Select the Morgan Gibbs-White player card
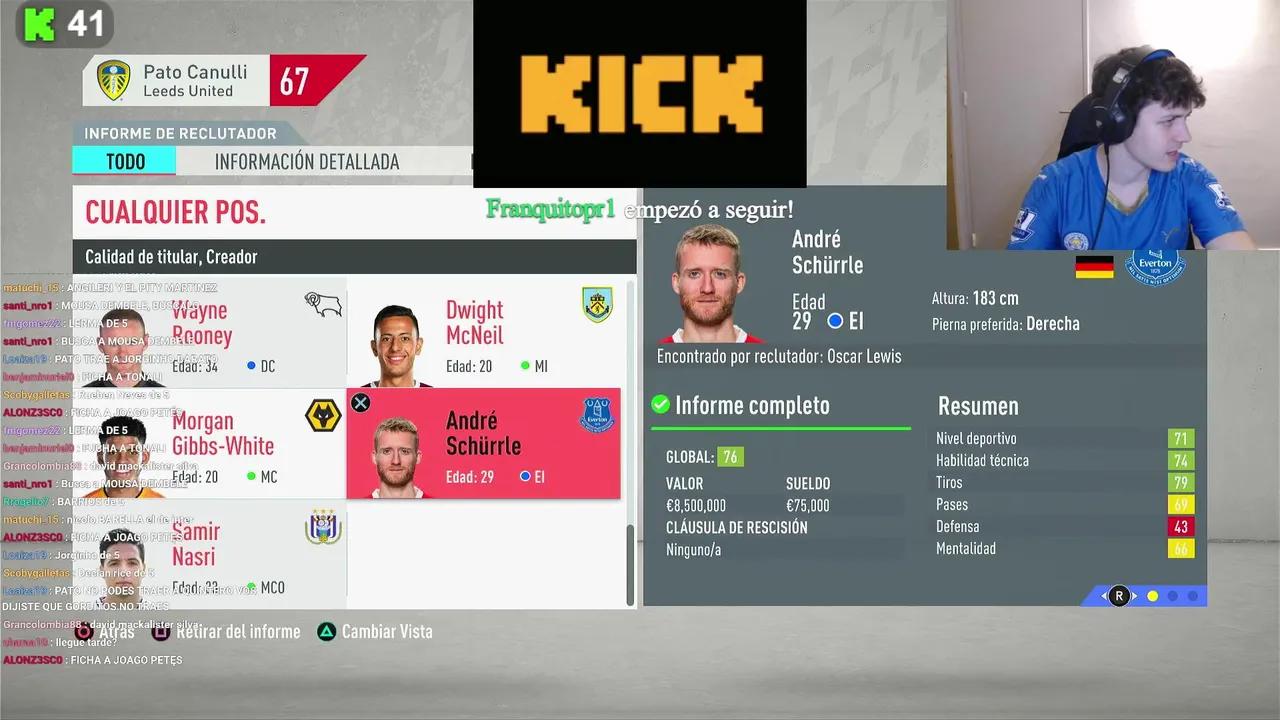The width and height of the screenshot is (1280, 720). pyautogui.click(x=212, y=444)
